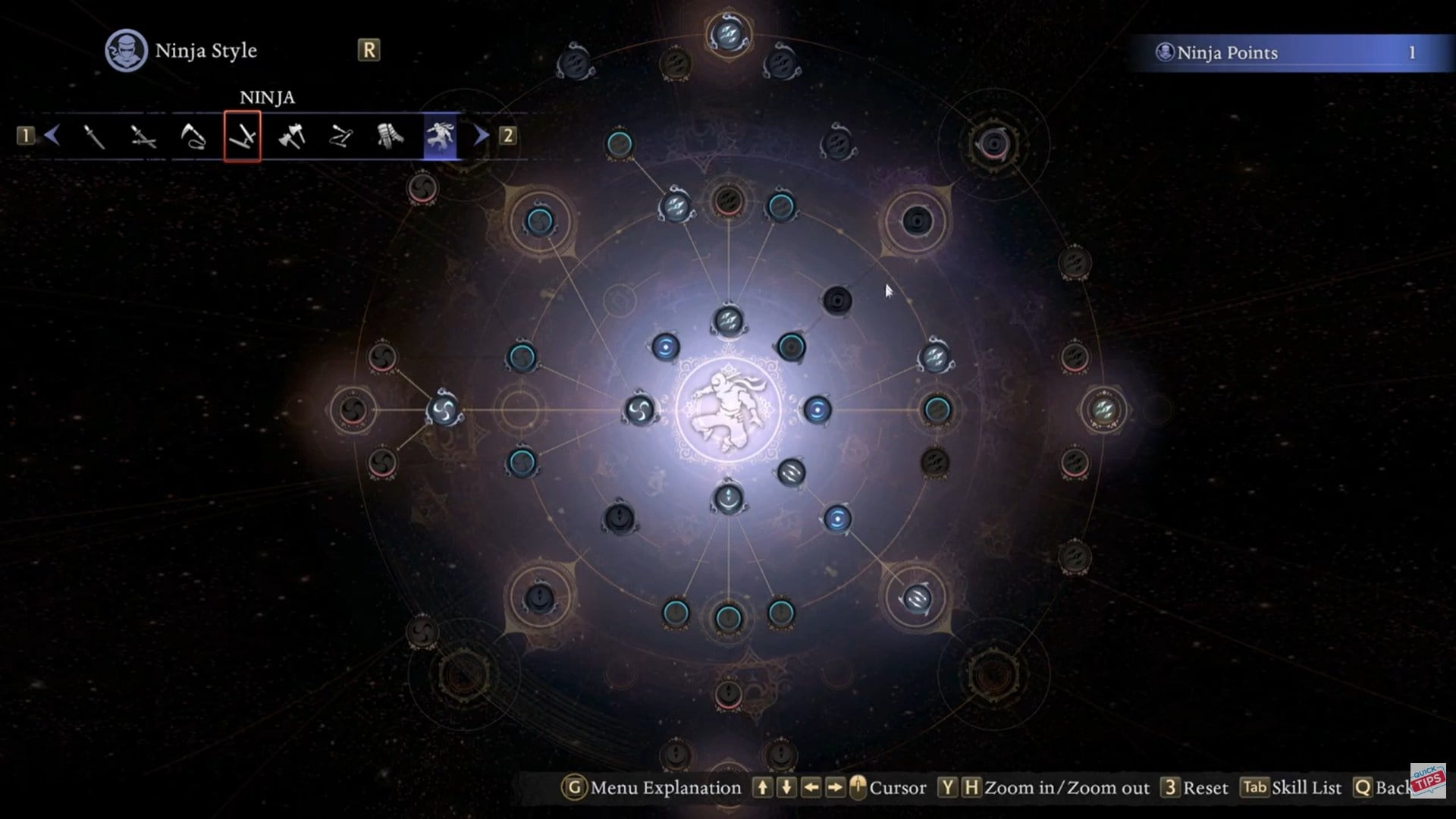Image resolution: width=1456 pixels, height=819 pixels.
Task: Select the central ninja emblem node
Action: click(x=728, y=409)
